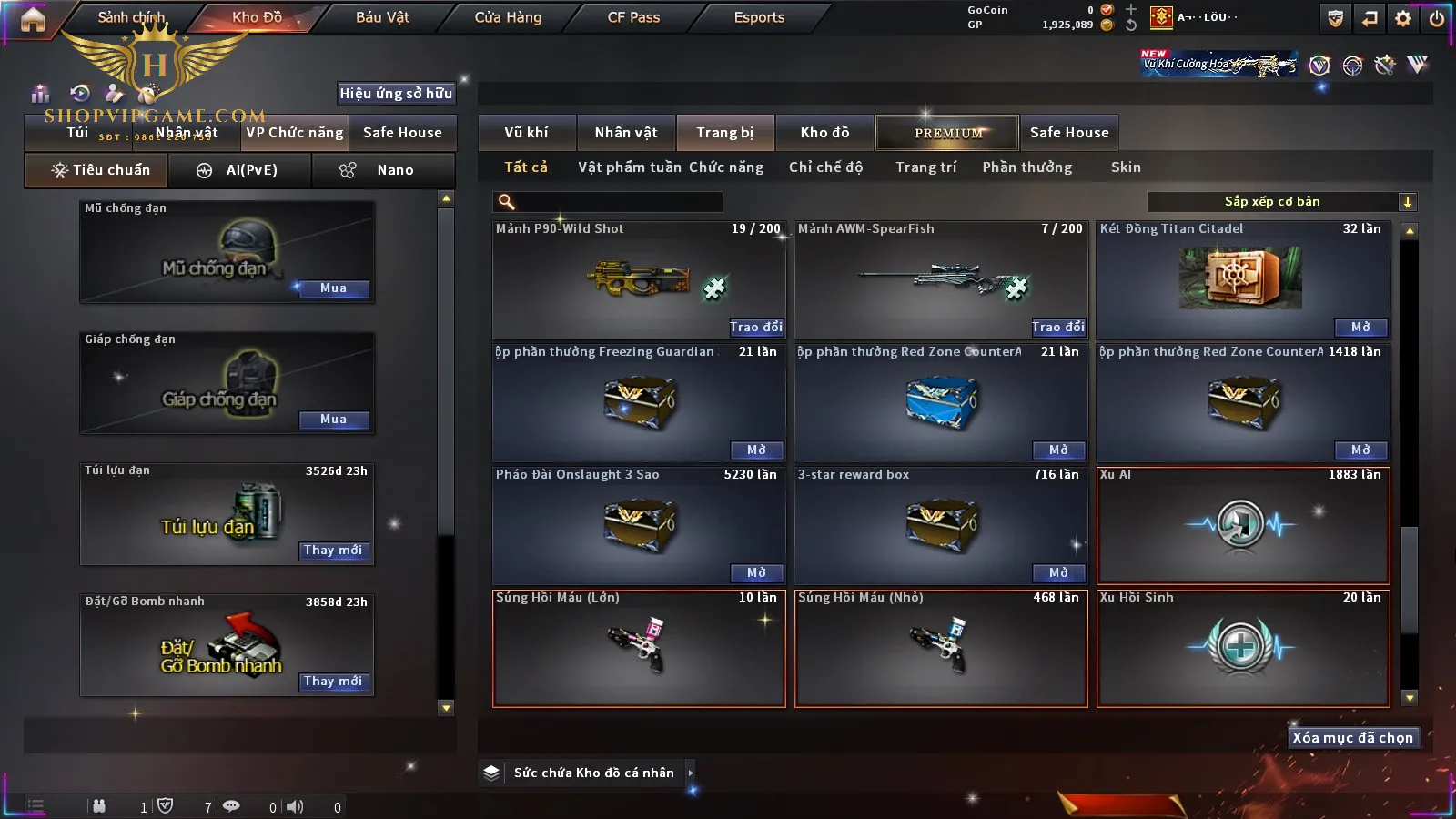
Task: Select the Xu AI item slot
Action: pyautogui.click(x=1243, y=525)
